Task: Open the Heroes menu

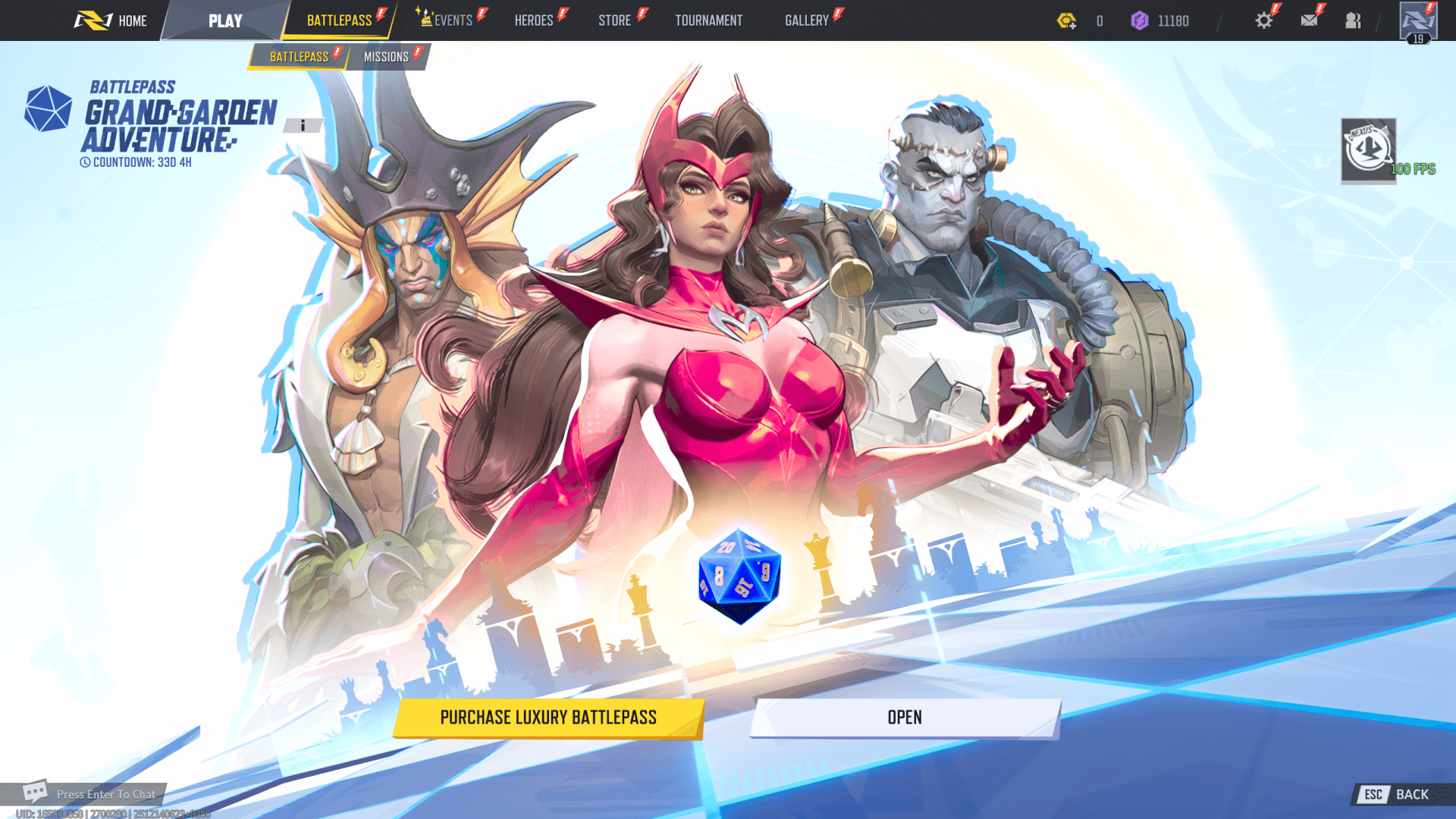Action: coord(534,20)
